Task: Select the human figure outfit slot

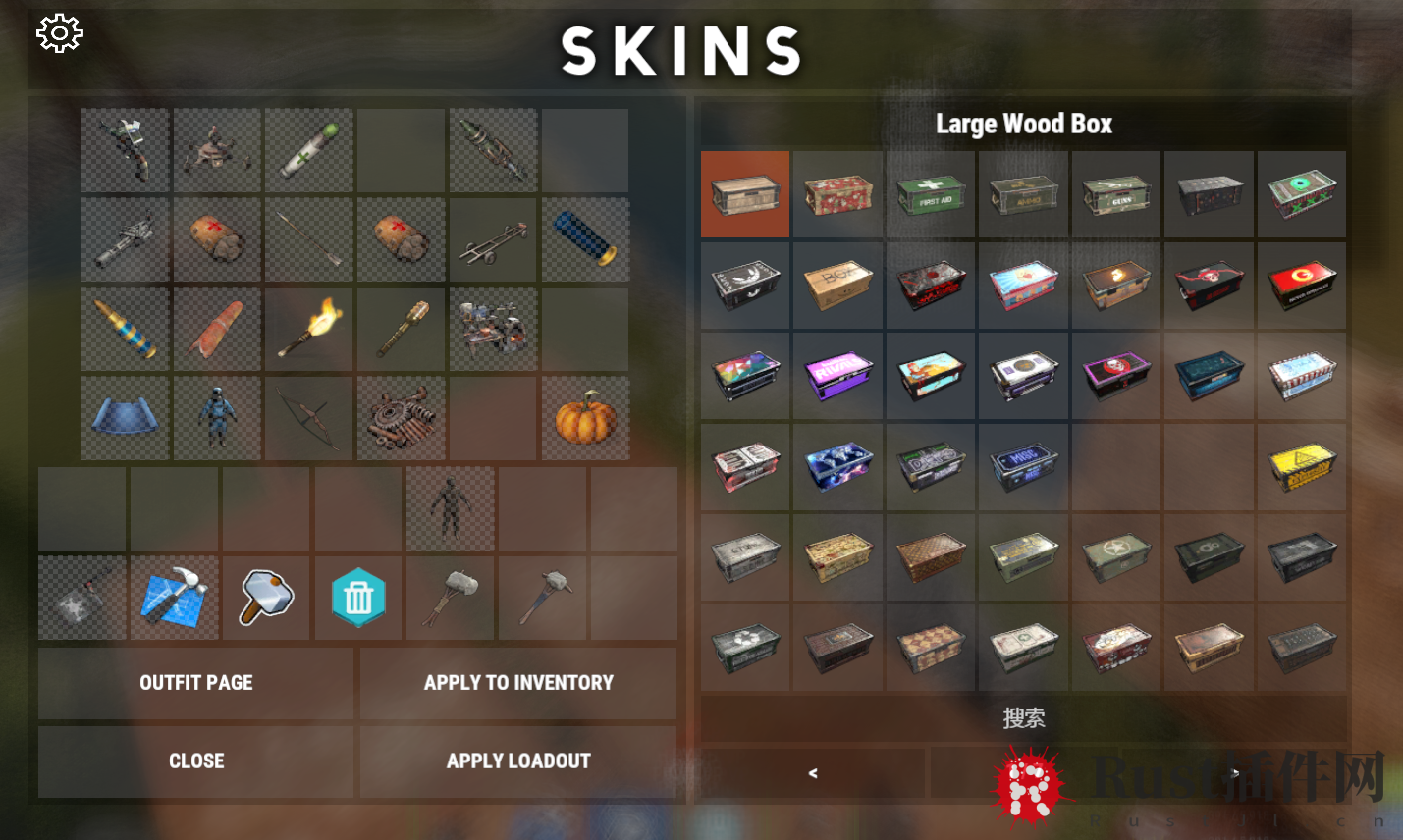Action: 450,508
